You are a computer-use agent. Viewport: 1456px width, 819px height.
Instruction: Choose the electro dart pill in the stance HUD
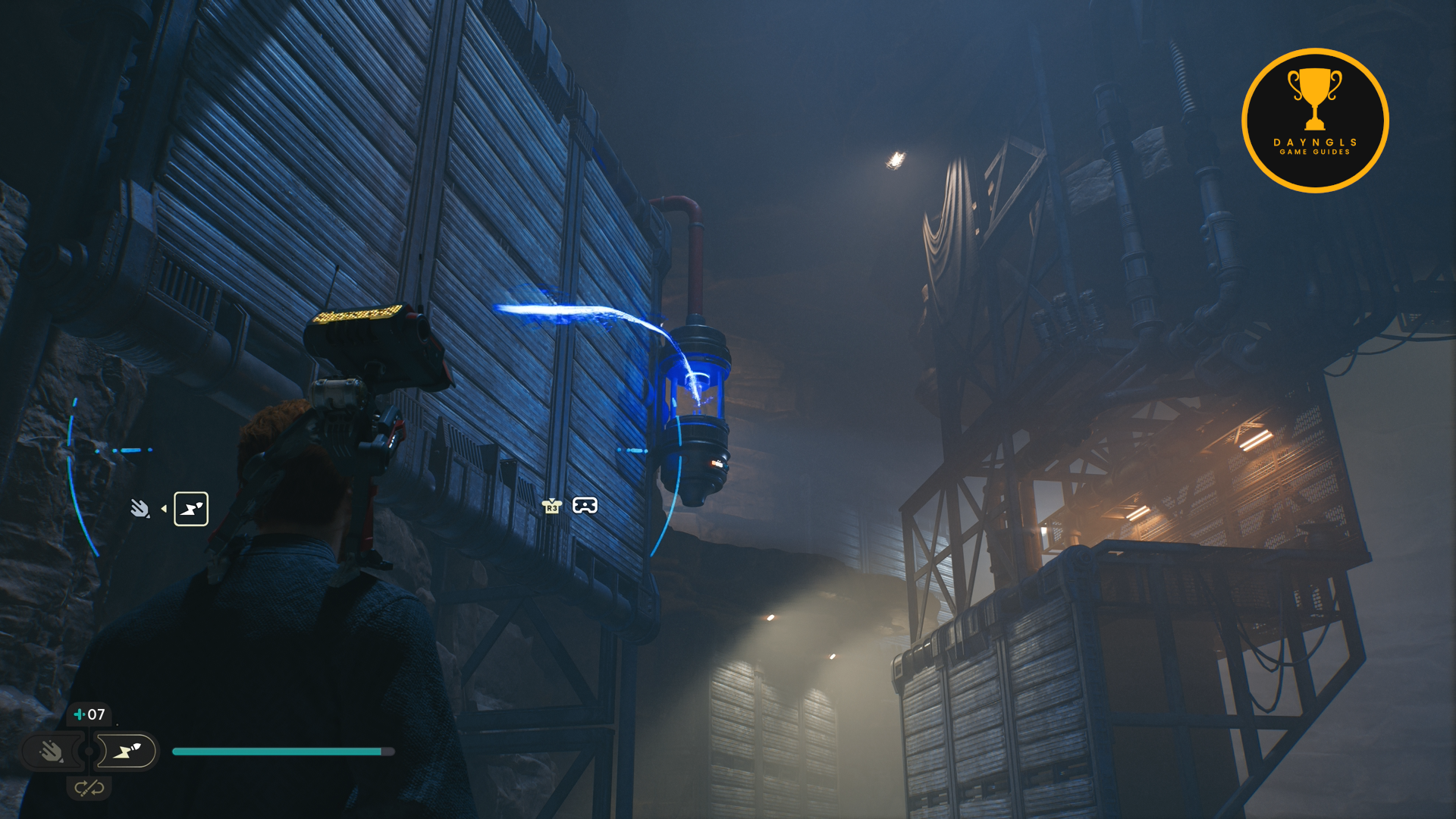(127, 752)
